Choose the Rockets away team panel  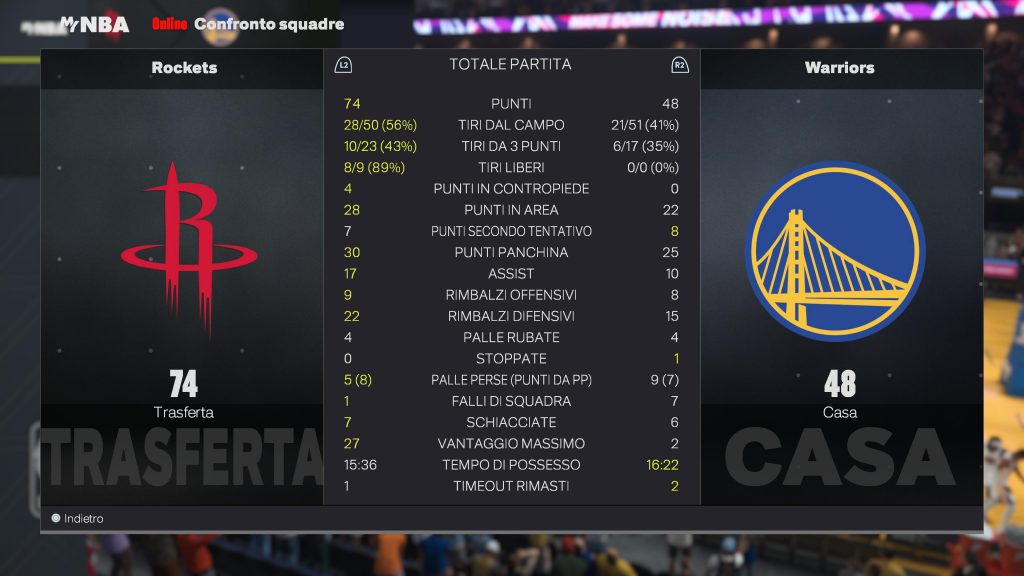183,270
